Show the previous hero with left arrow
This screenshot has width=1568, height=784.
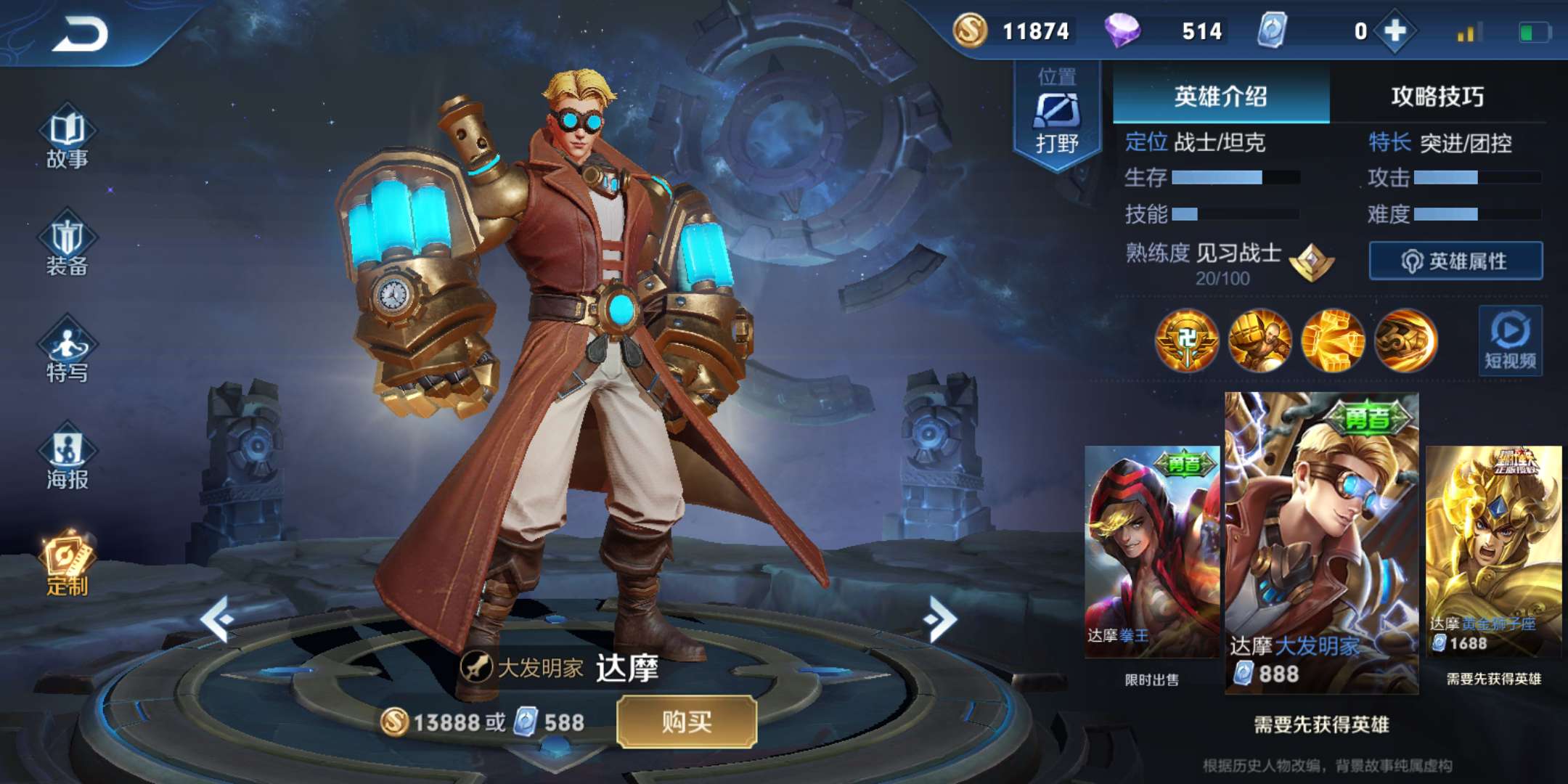(x=217, y=619)
